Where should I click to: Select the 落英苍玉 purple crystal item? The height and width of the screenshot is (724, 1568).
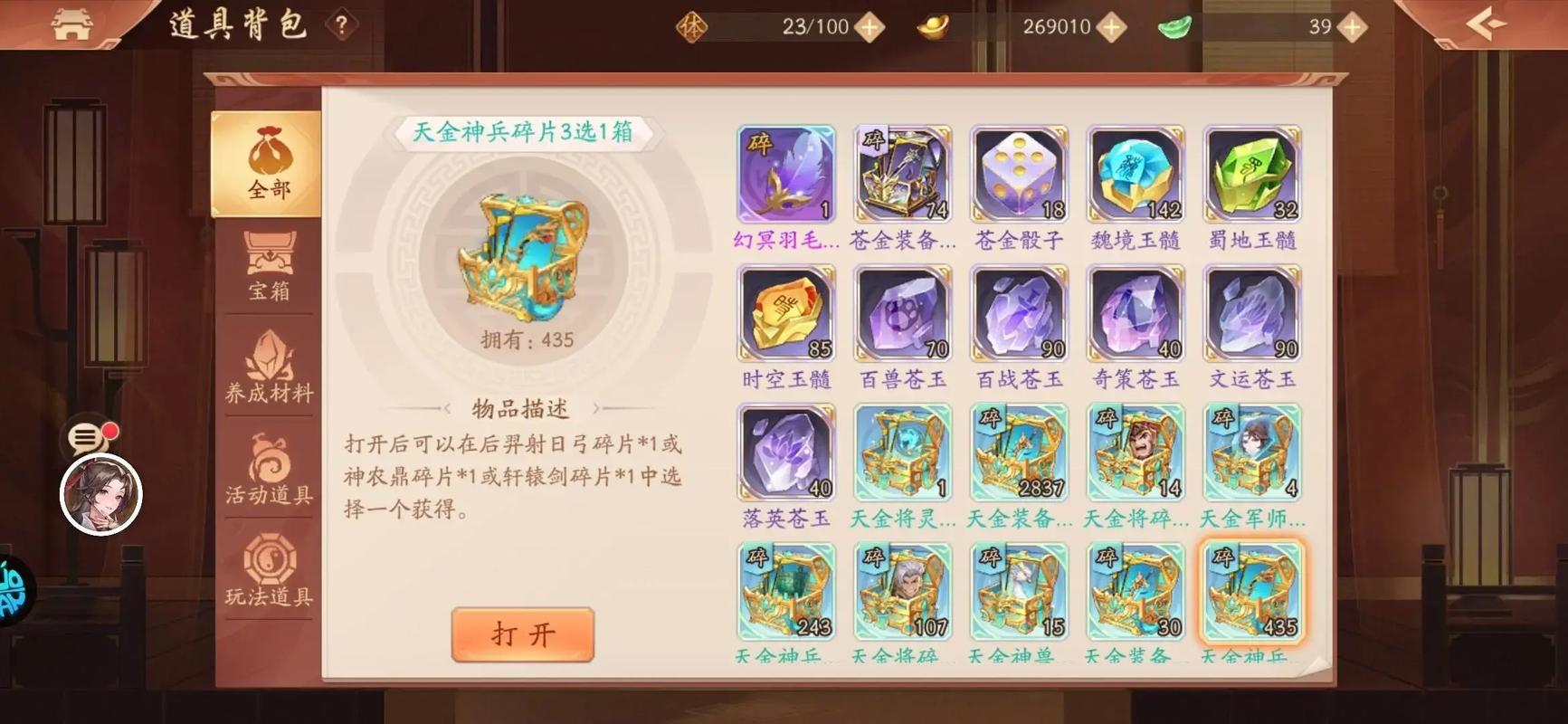(784, 452)
